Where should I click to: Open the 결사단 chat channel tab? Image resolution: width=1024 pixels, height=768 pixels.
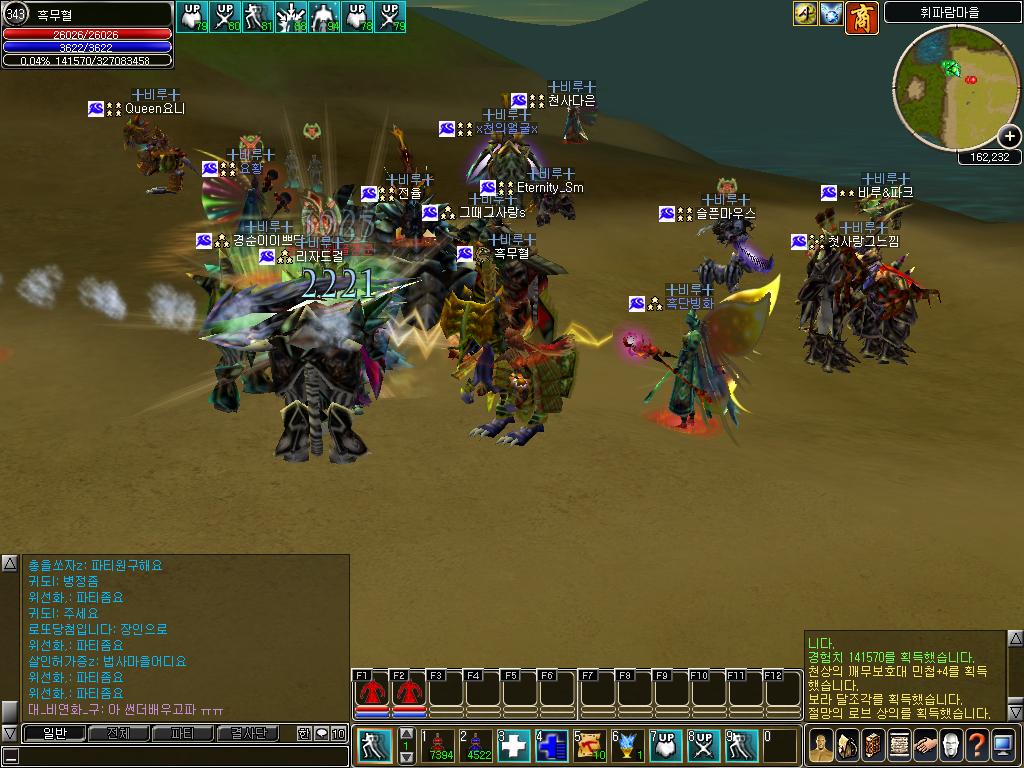pos(246,733)
